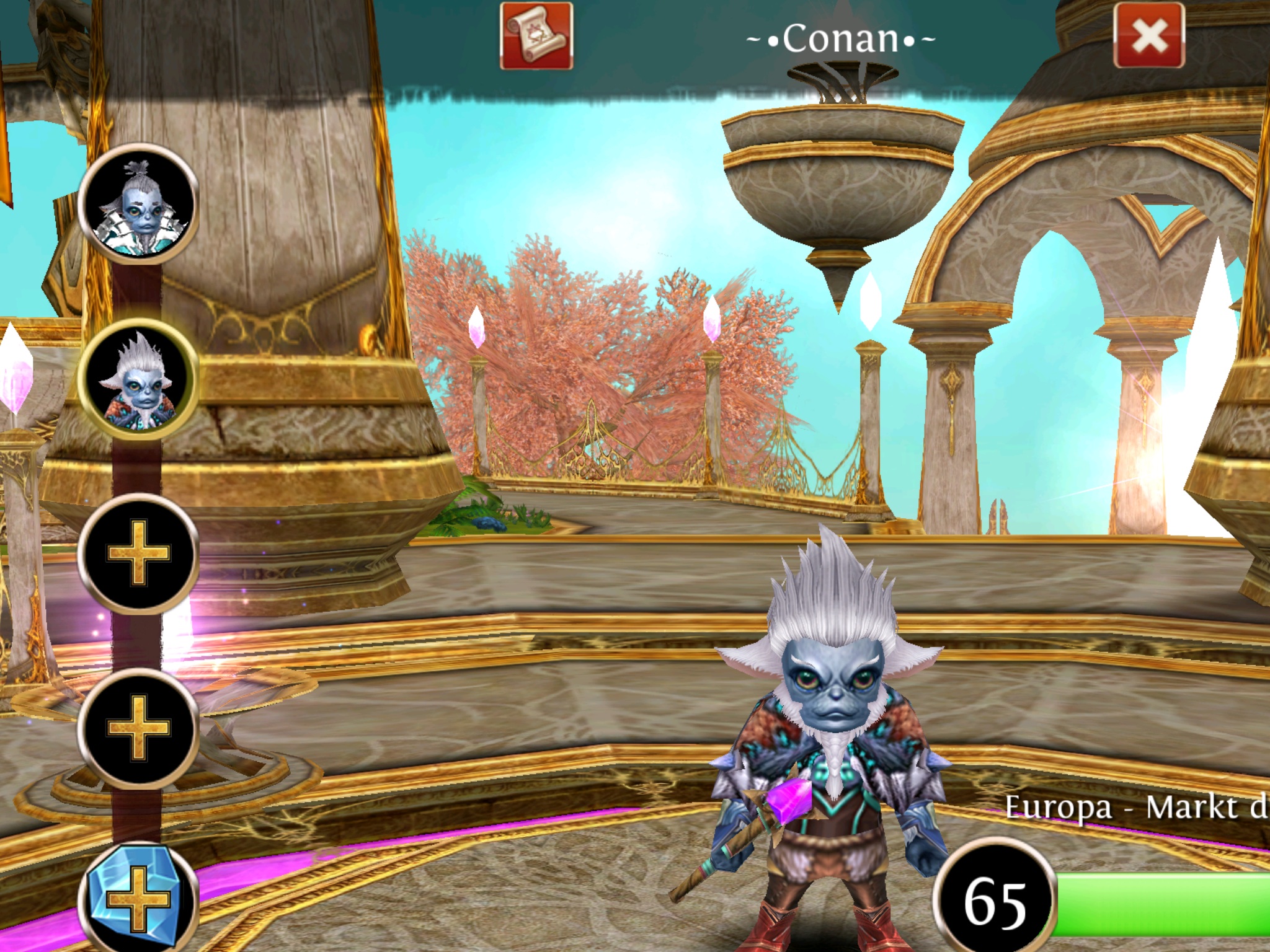
Task: Add a character with the blue crystal slot
Action: (x=138, y=899)
